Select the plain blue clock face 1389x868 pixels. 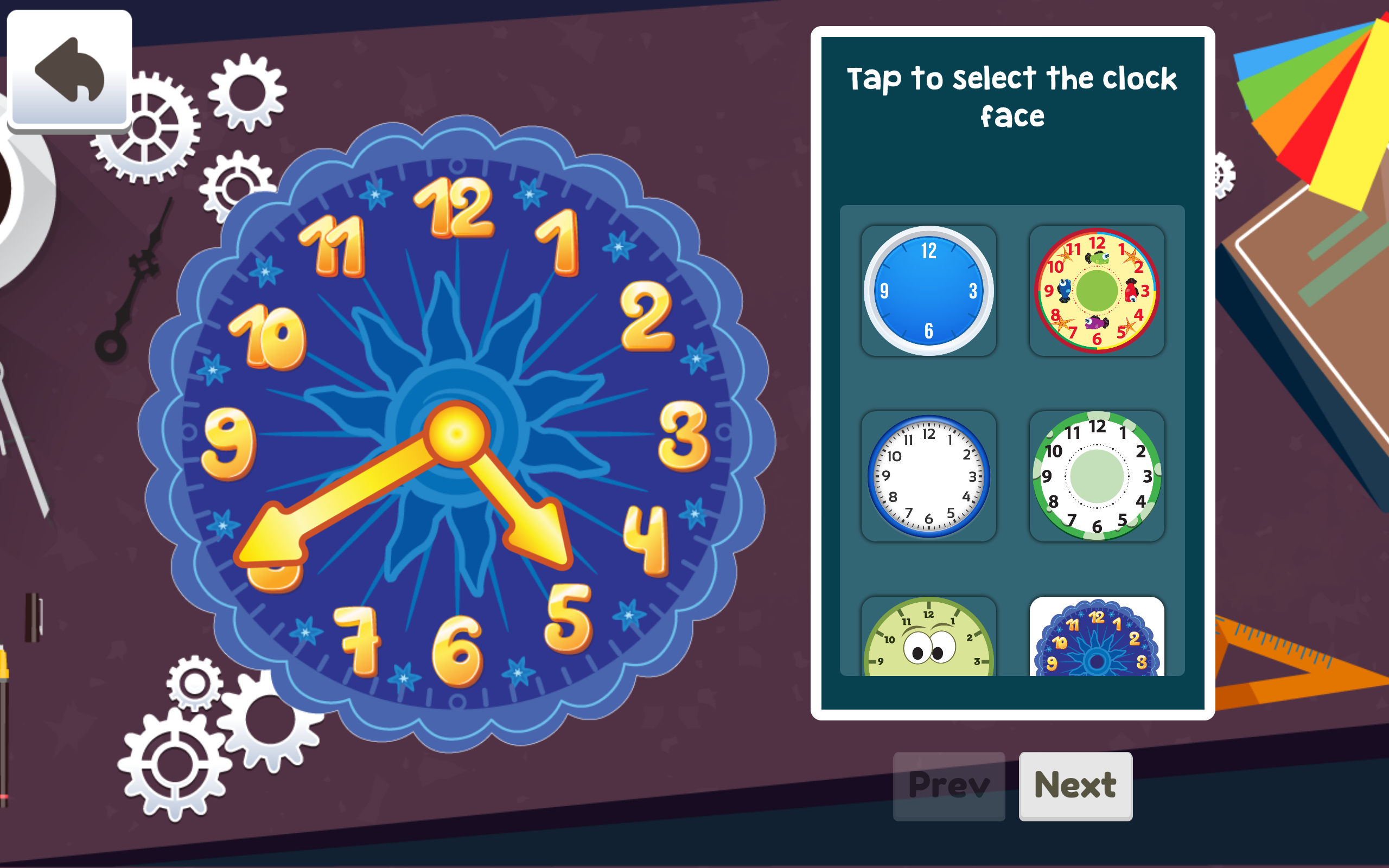928,290
